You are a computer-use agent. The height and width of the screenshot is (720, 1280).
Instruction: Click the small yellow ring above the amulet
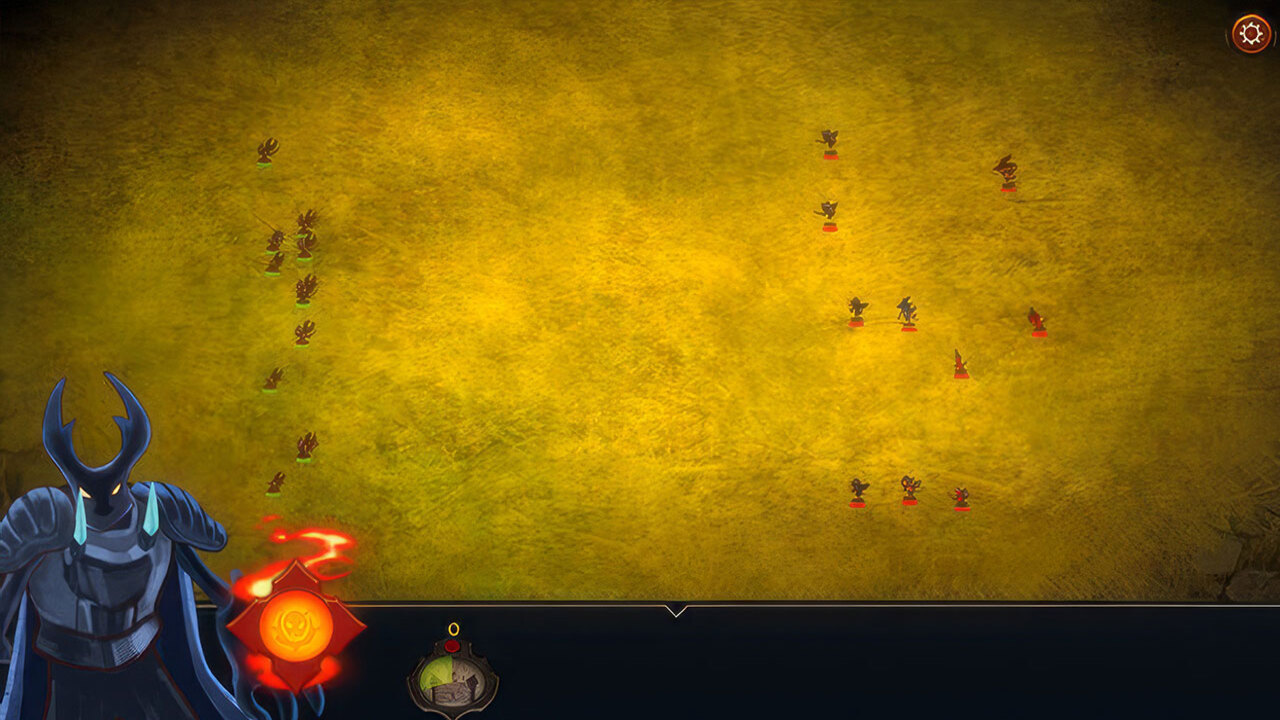(453, 628)
